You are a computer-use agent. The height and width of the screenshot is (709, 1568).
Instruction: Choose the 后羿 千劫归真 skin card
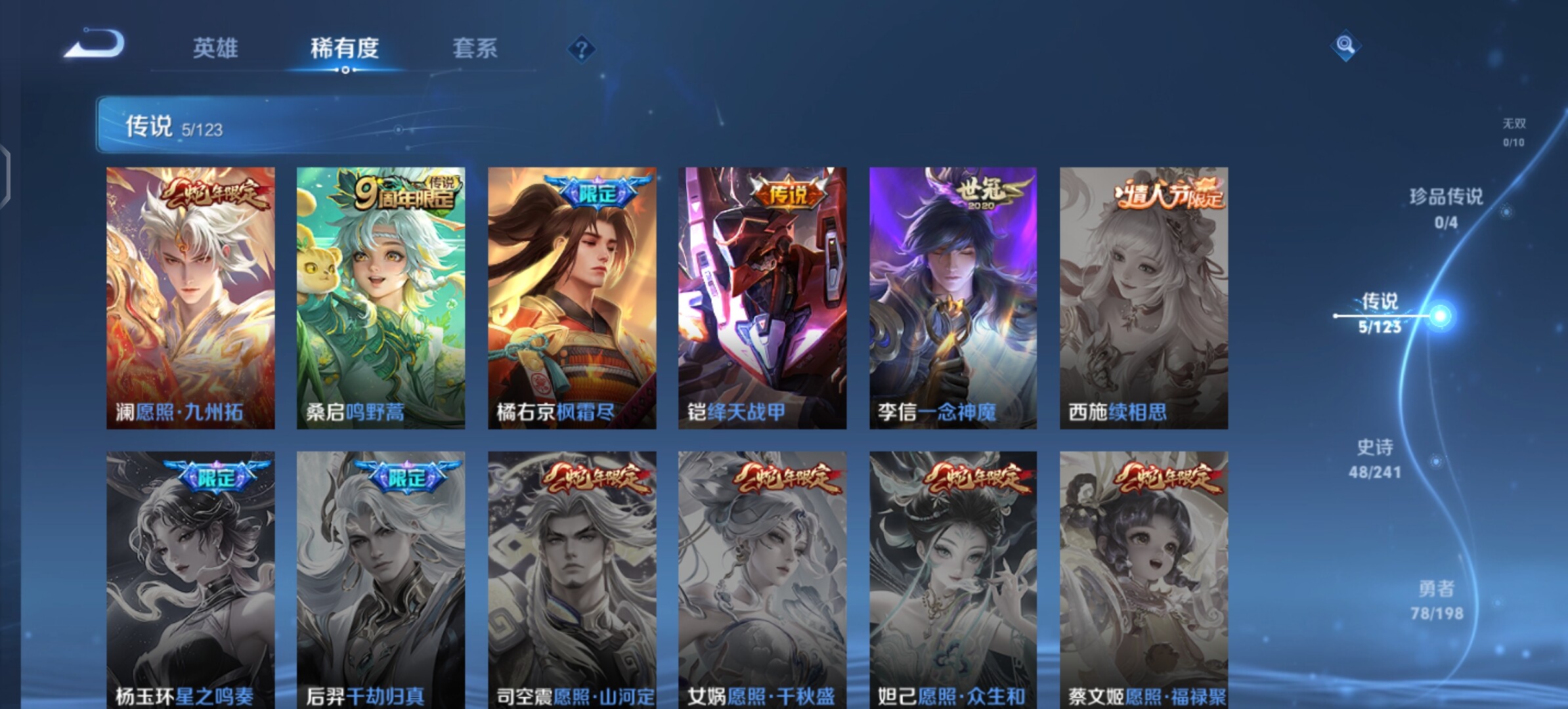381,579
